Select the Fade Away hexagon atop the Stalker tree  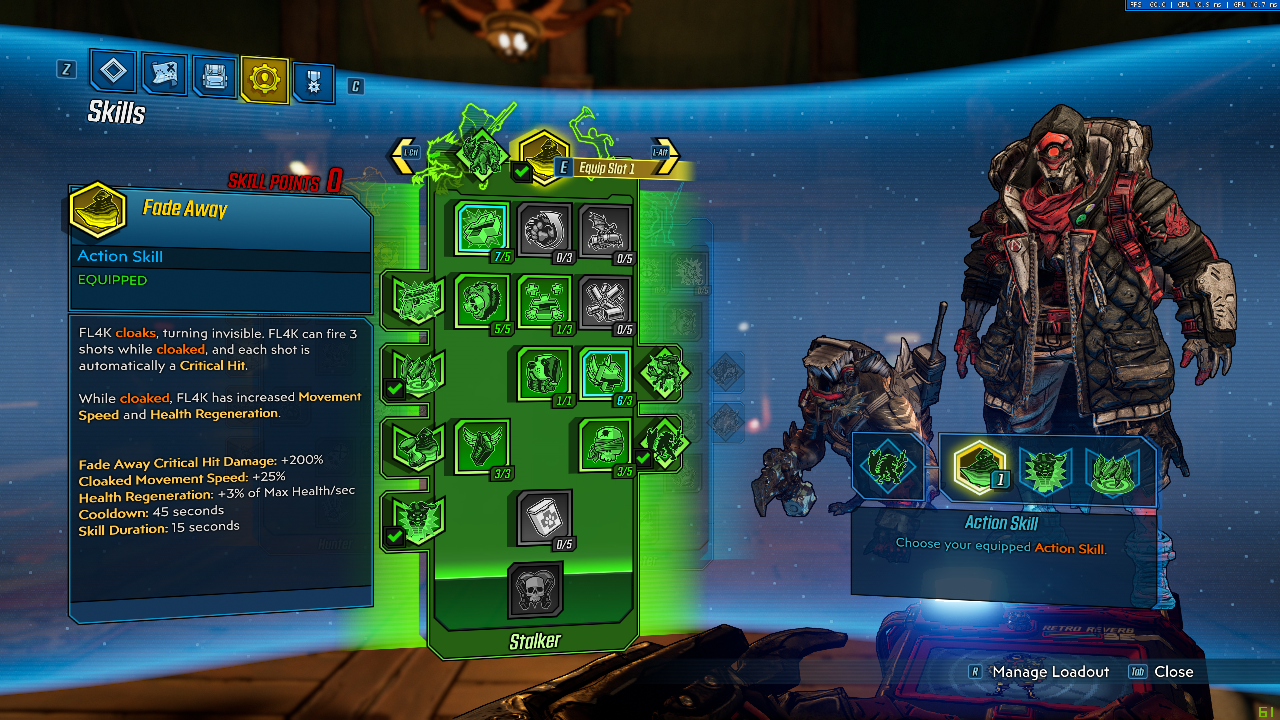point(543,154)
